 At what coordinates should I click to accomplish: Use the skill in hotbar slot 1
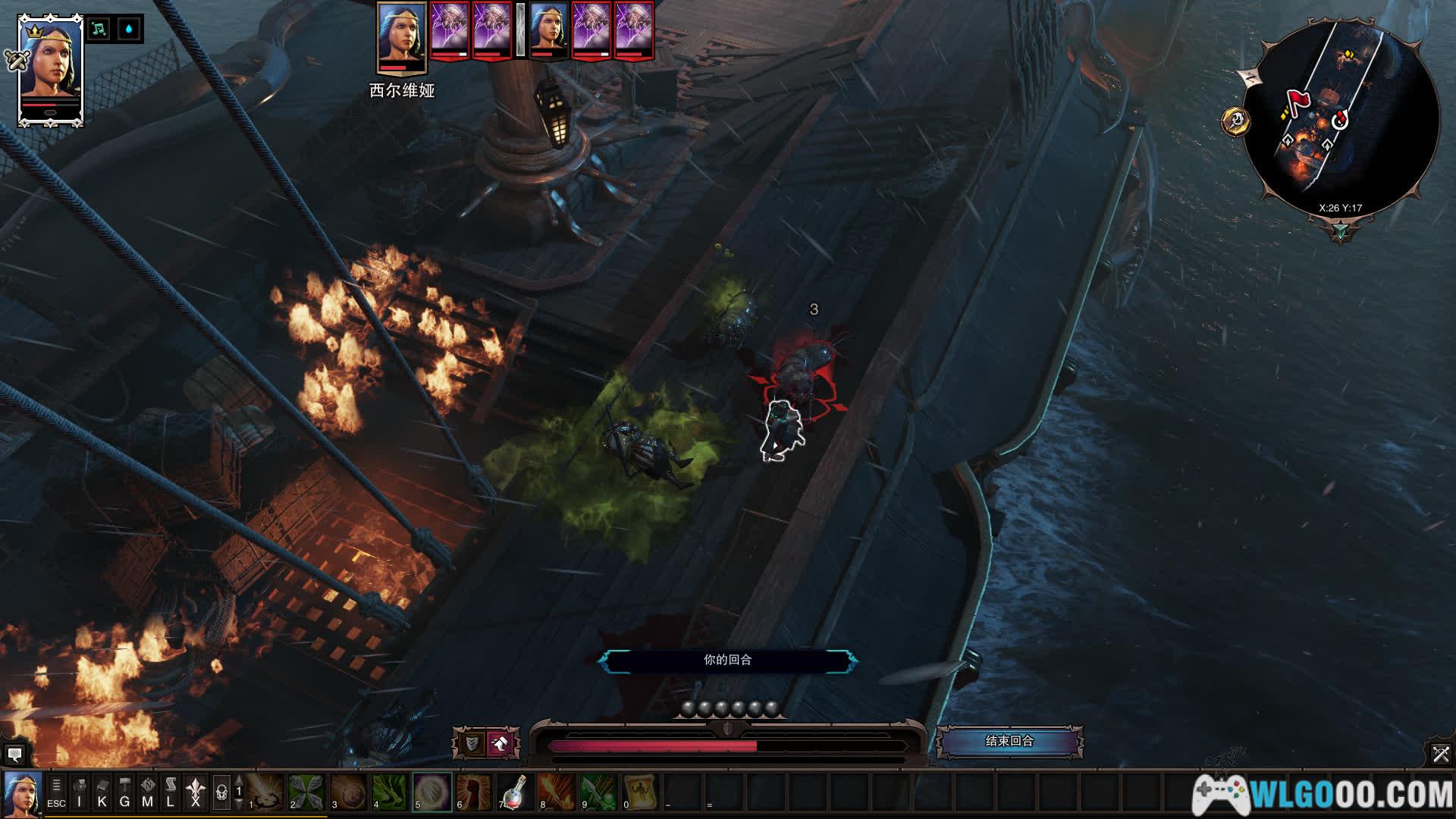click(x=265, y=792)
